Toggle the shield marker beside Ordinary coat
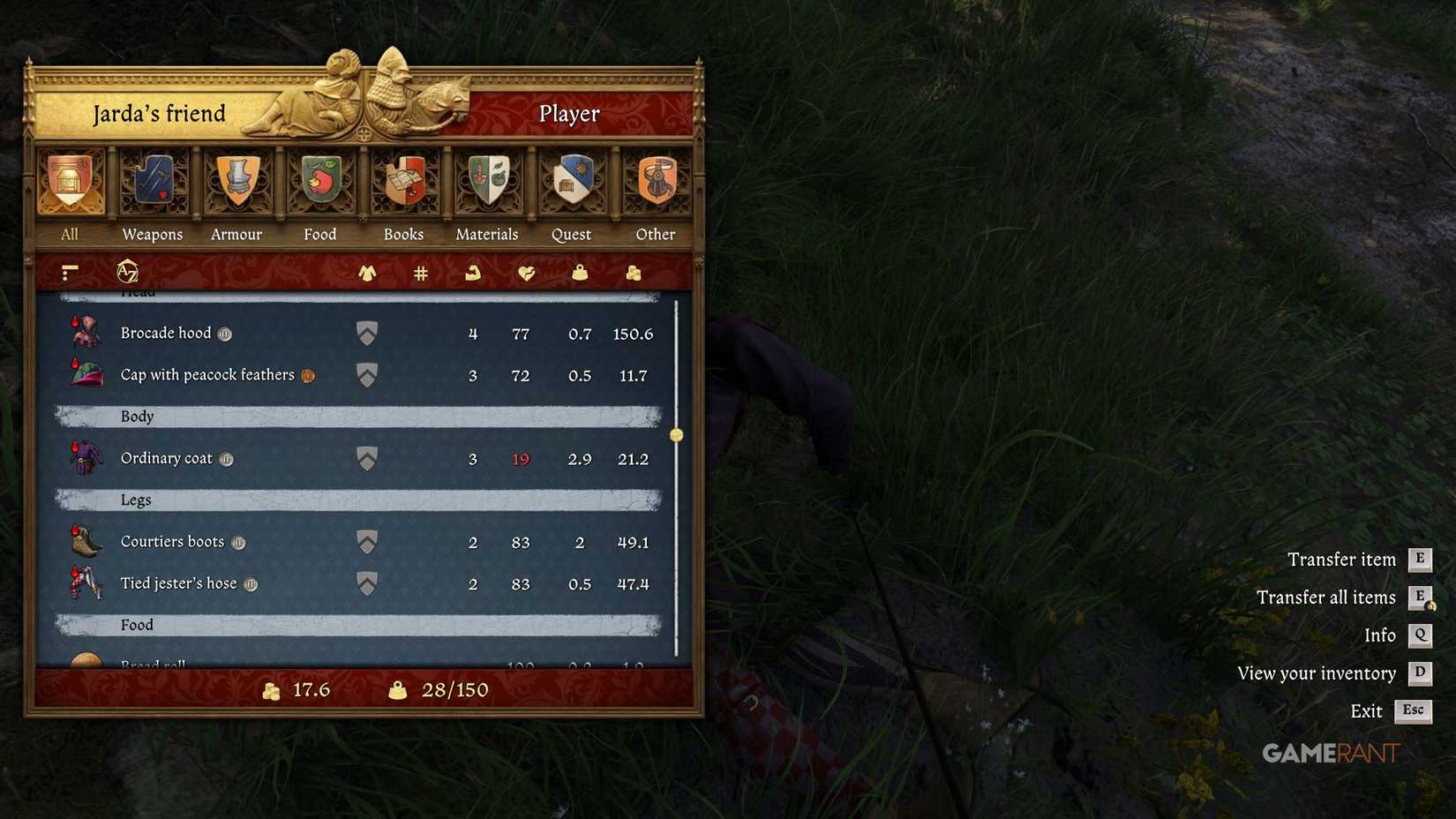The image size is (1456, 819). 366,458
